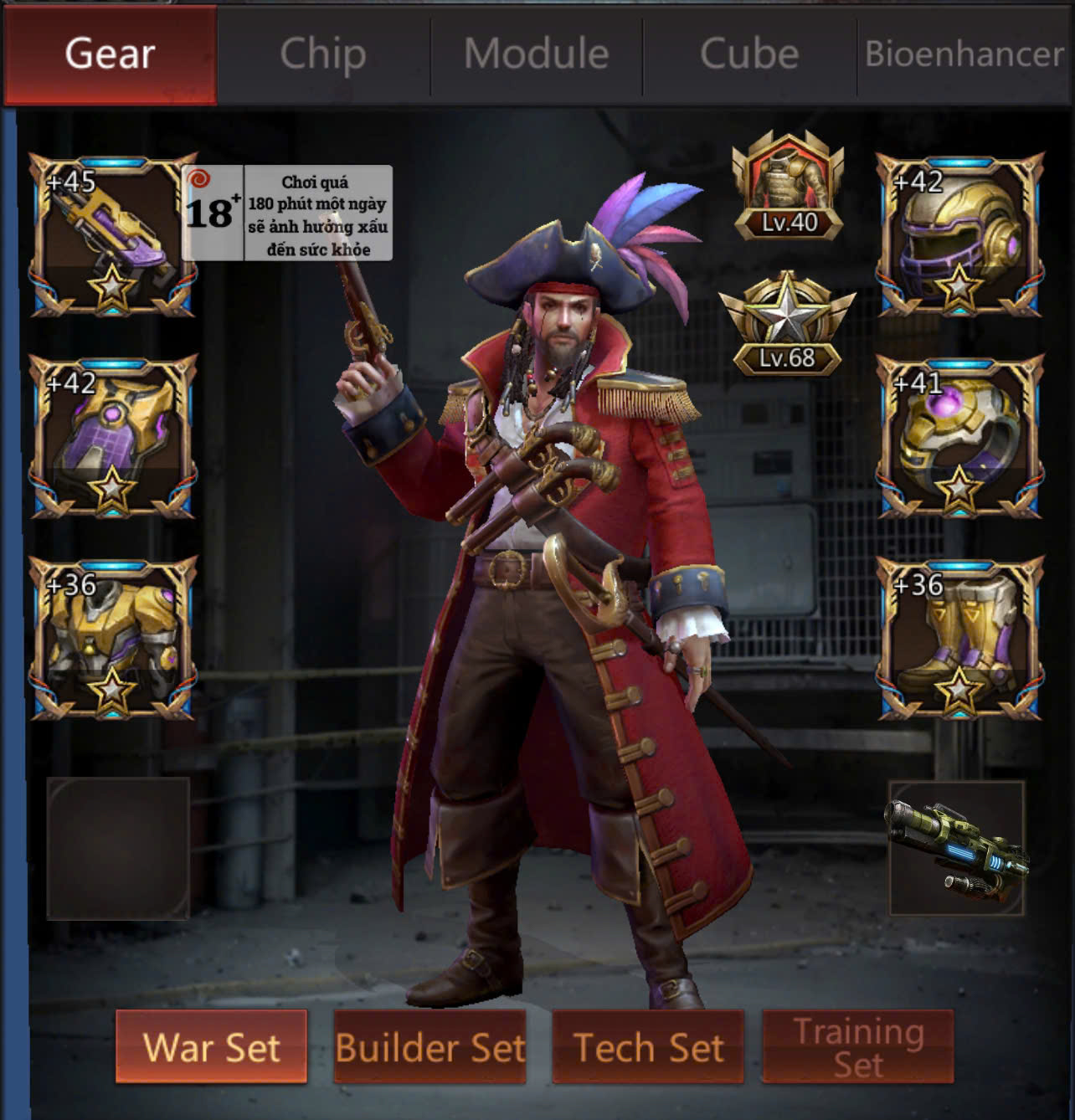The image size is (1075, 1120).
Task: Switch to the Gear tab
Action: [x=110, y=54]
